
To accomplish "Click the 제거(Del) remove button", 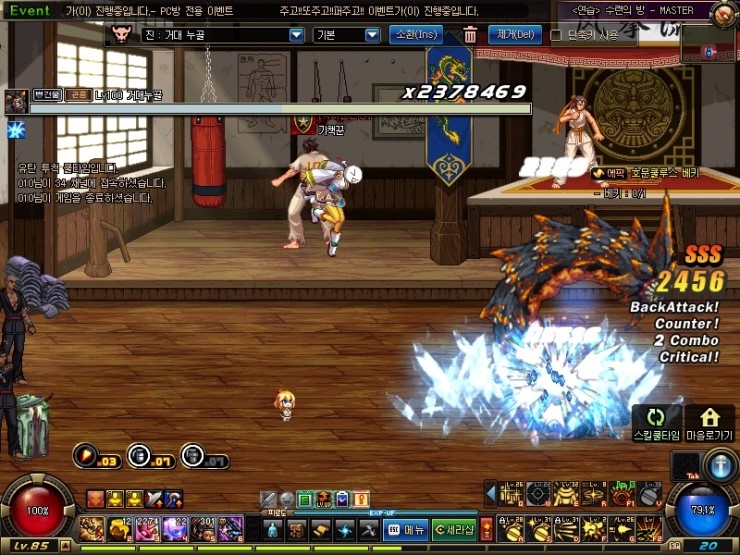I will coord(514,35).
